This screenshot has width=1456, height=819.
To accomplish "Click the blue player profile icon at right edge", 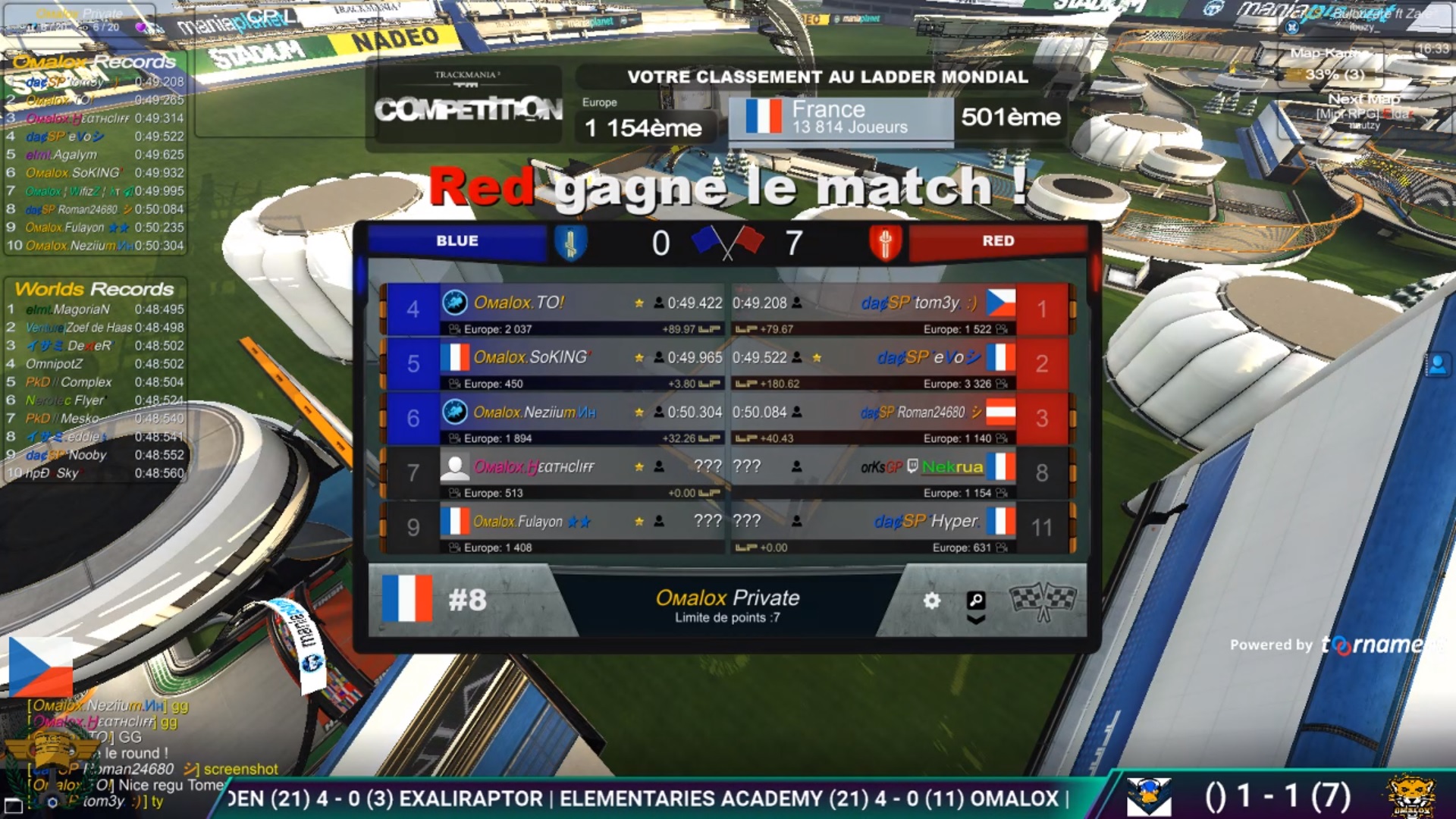I will pos(1437,366).
